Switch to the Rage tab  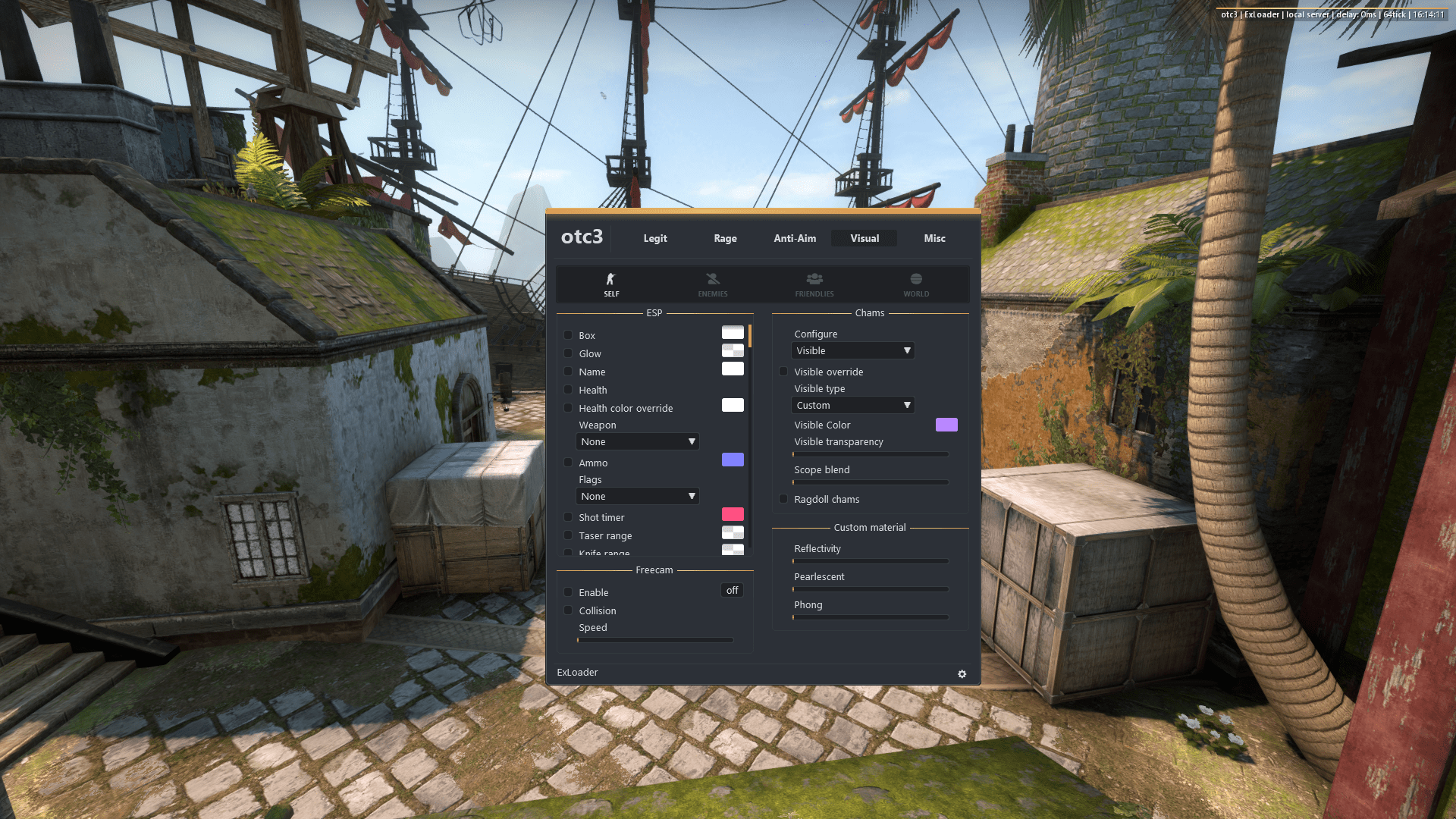click(724, 238)
